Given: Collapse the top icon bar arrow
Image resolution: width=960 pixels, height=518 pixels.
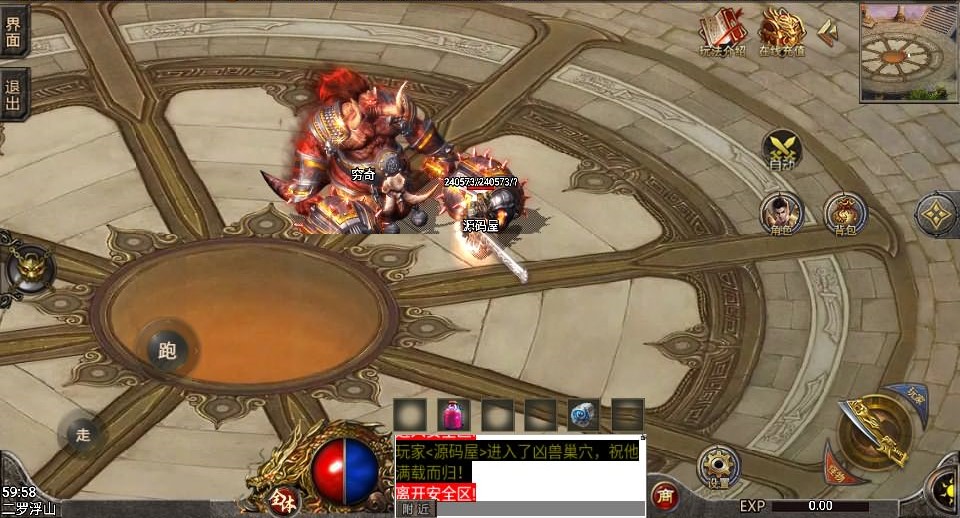Looking at the screenshot, I should point(828,32).
